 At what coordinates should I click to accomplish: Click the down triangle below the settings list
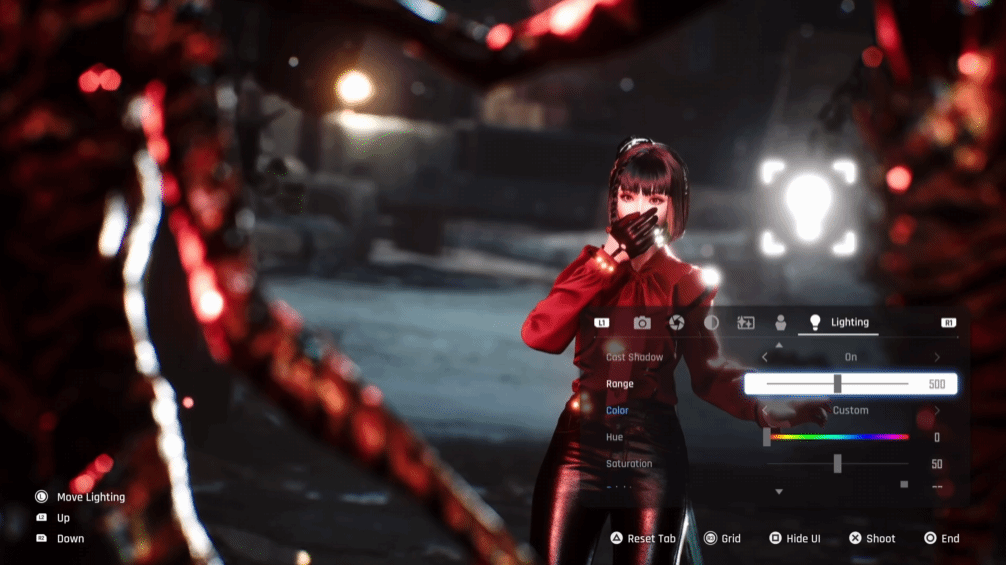tap(779, 492)
